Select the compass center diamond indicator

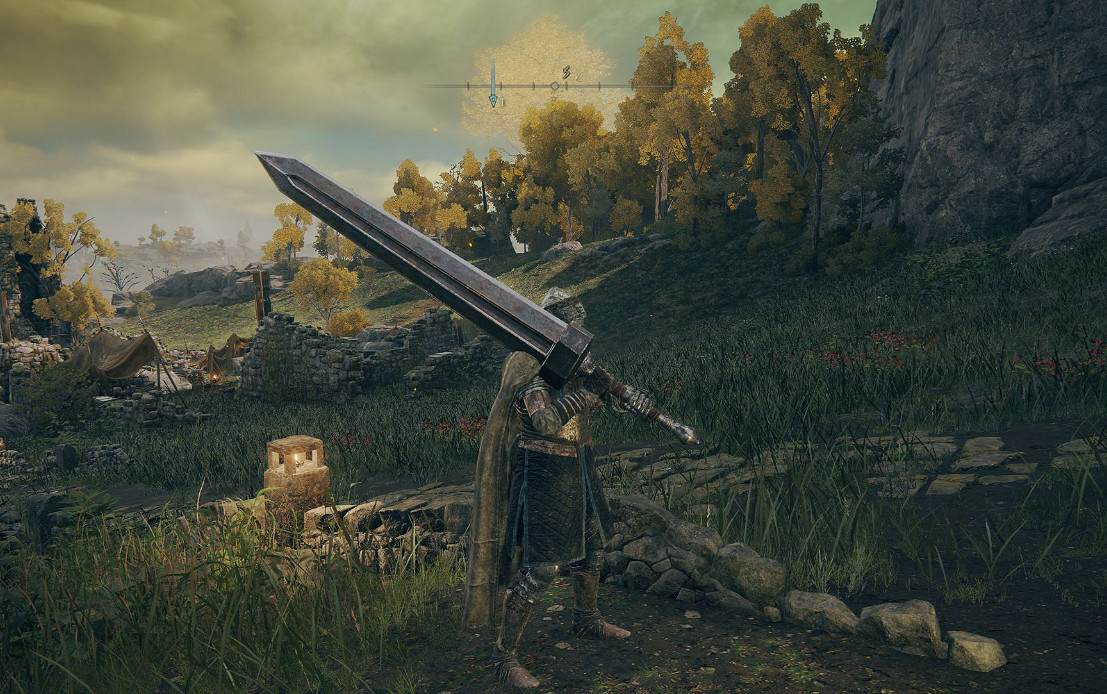point(555,86)
